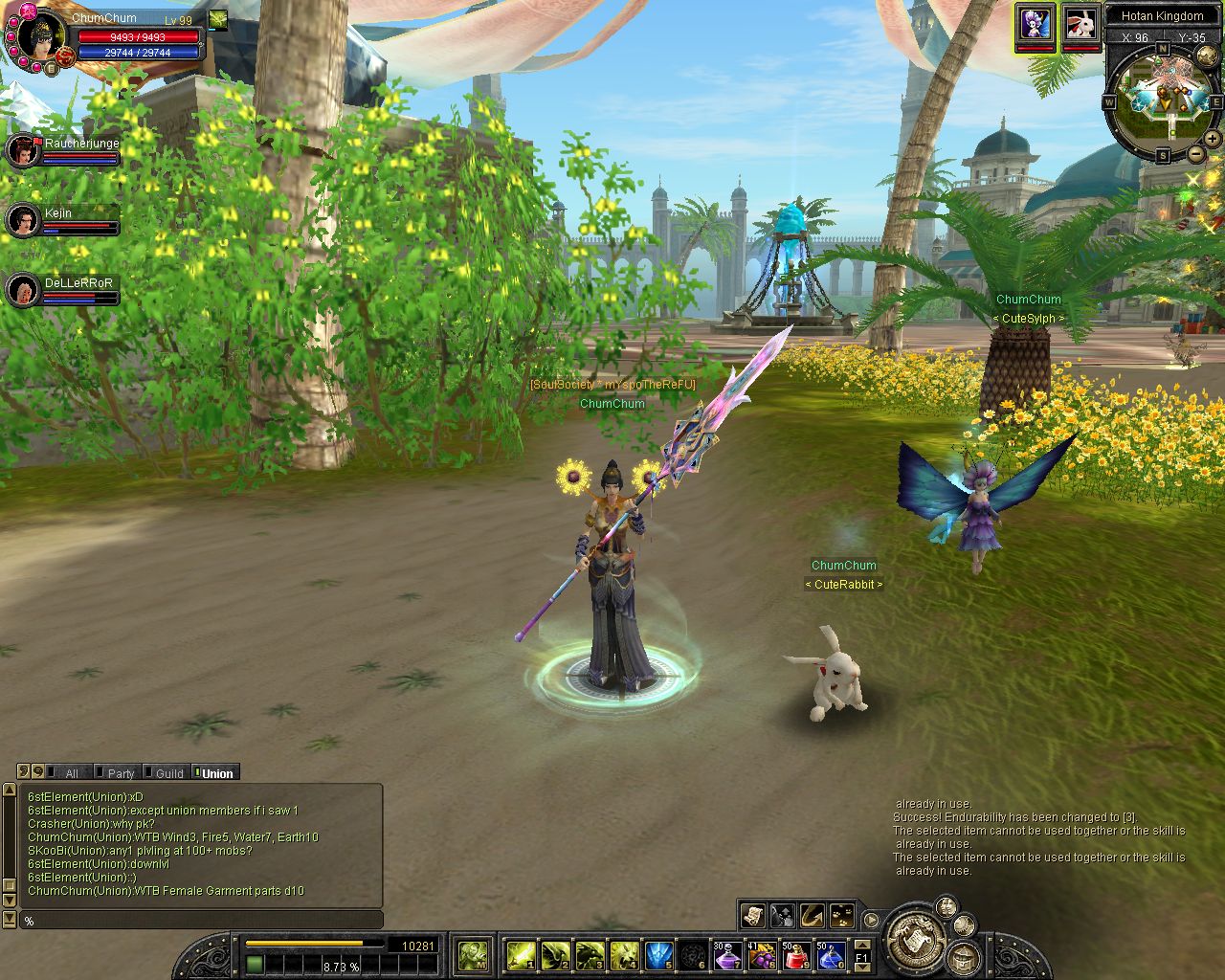
Task: Use the purple potion in hotbar slot 7
Action: tap(726, 955)
